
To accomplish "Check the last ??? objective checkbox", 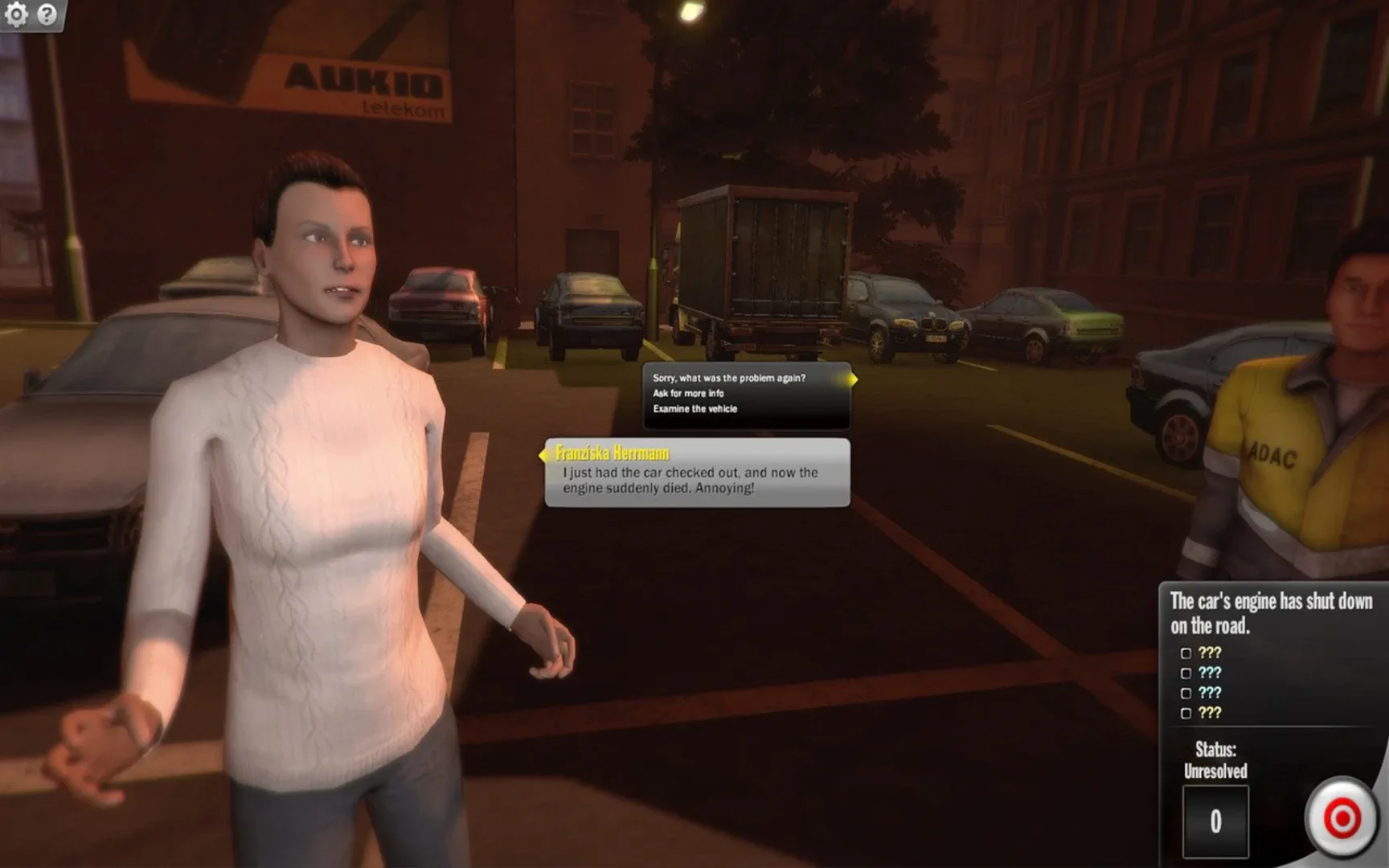I will coord(1186,712).
